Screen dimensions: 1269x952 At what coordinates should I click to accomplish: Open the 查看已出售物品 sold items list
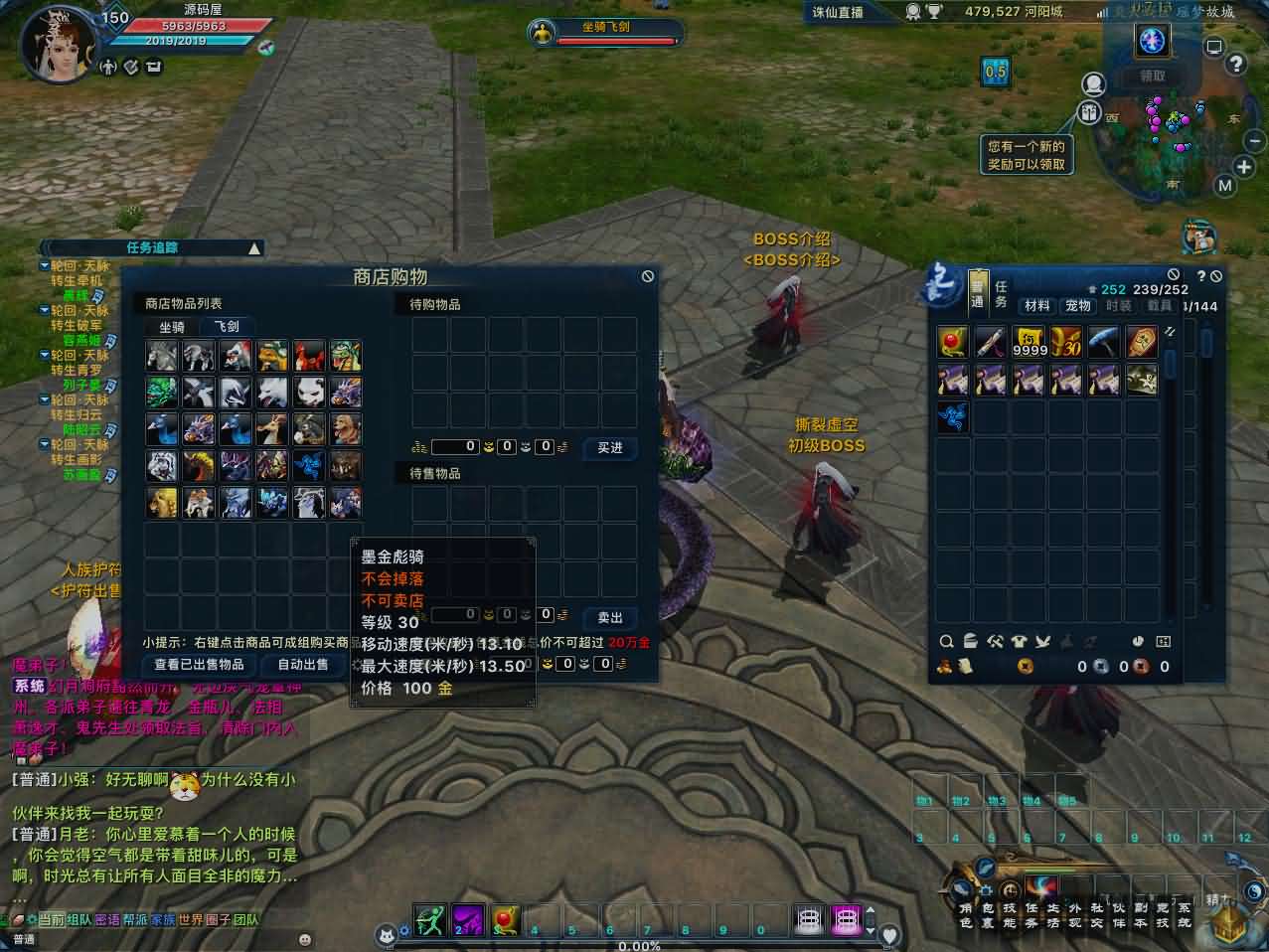(x=199, y=665)
